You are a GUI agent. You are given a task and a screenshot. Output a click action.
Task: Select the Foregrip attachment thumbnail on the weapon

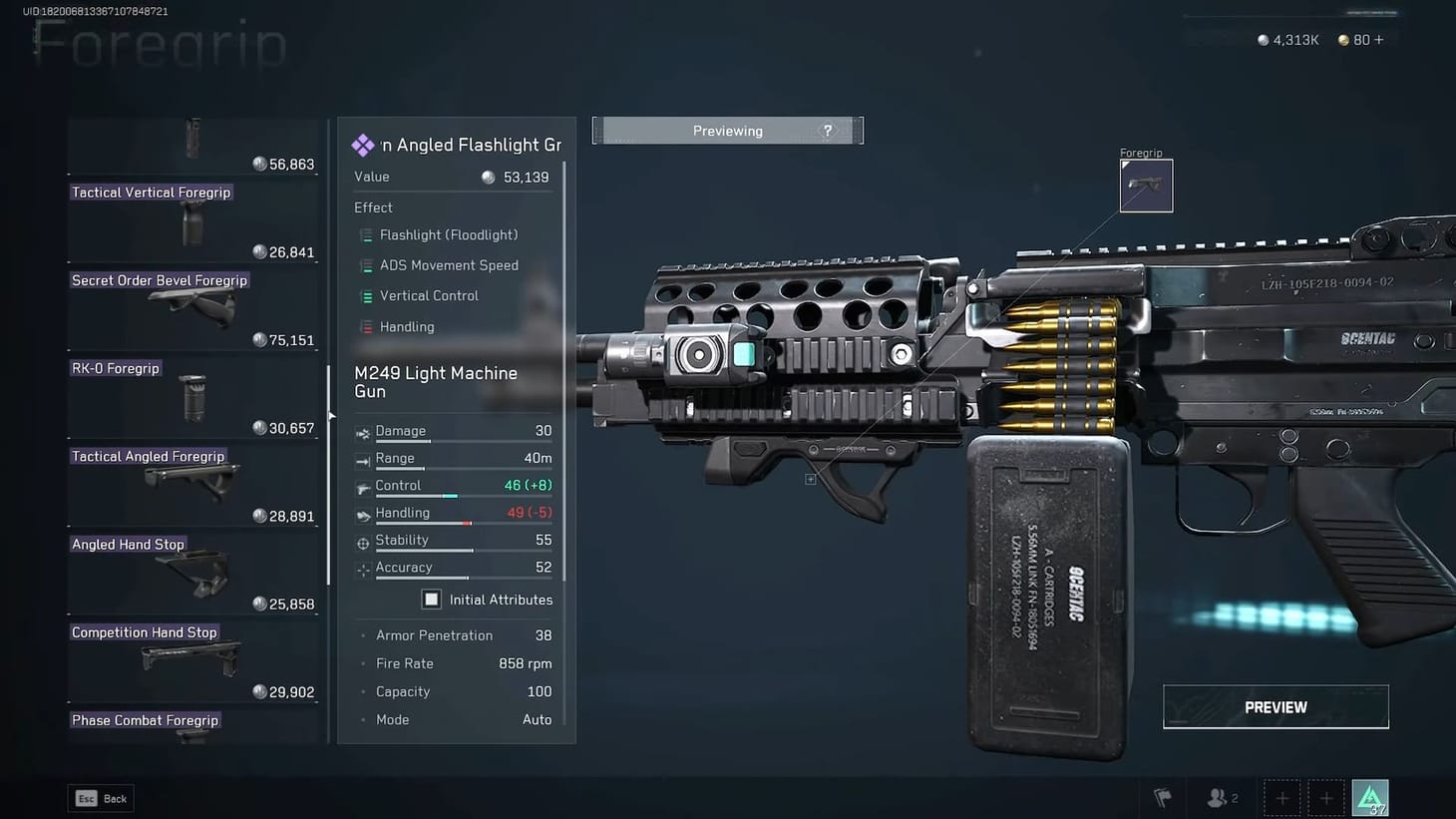click(1146, 186)
